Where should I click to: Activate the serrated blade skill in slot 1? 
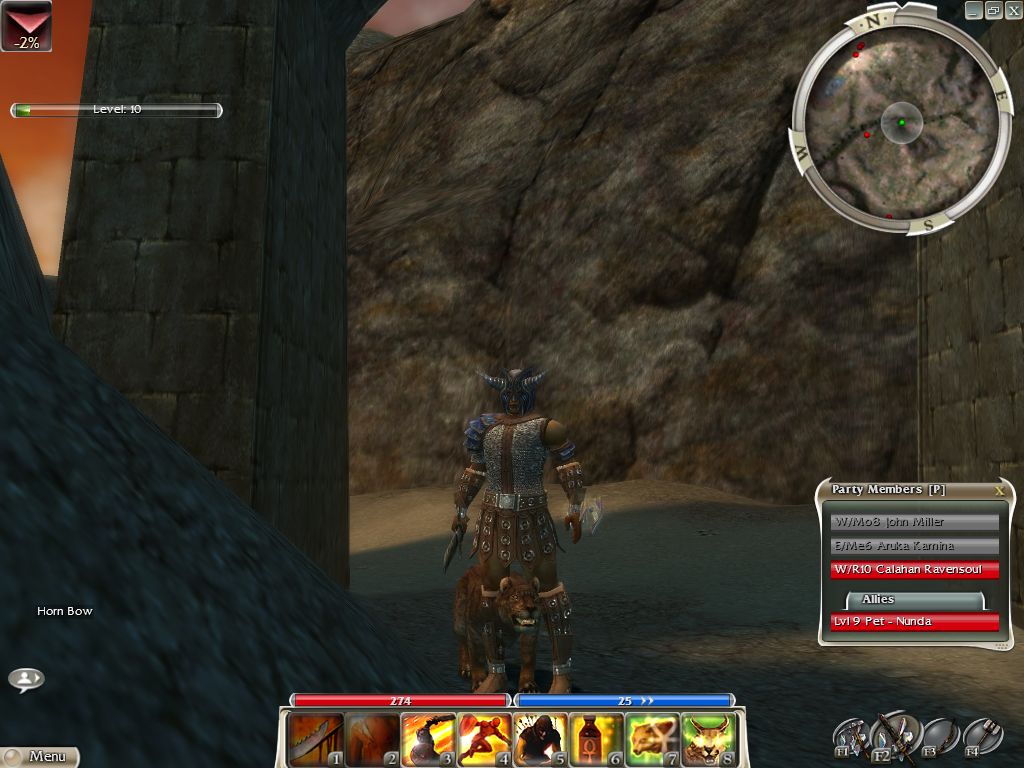(316, 739)
